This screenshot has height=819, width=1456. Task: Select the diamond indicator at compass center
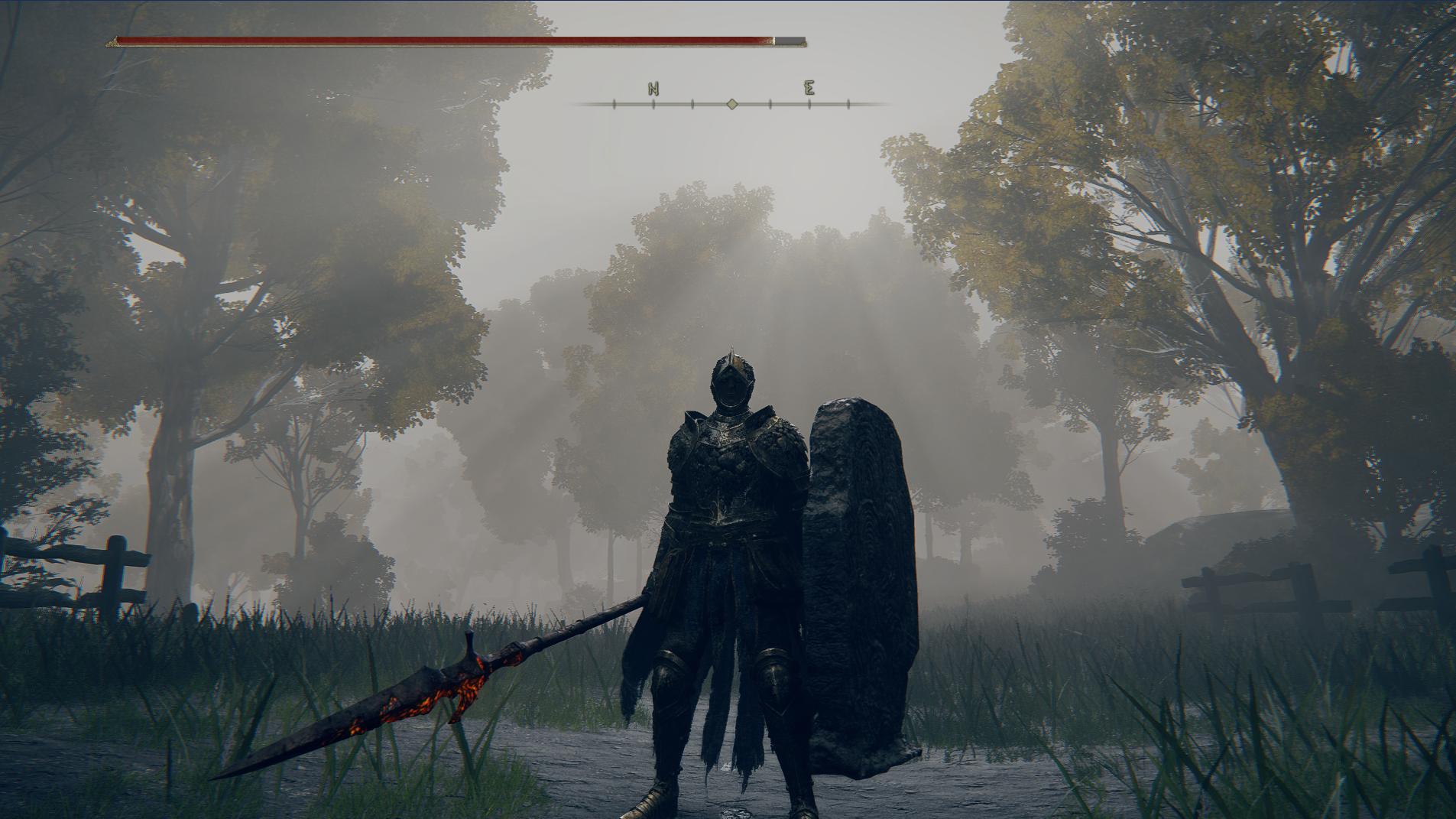(732, 105)
